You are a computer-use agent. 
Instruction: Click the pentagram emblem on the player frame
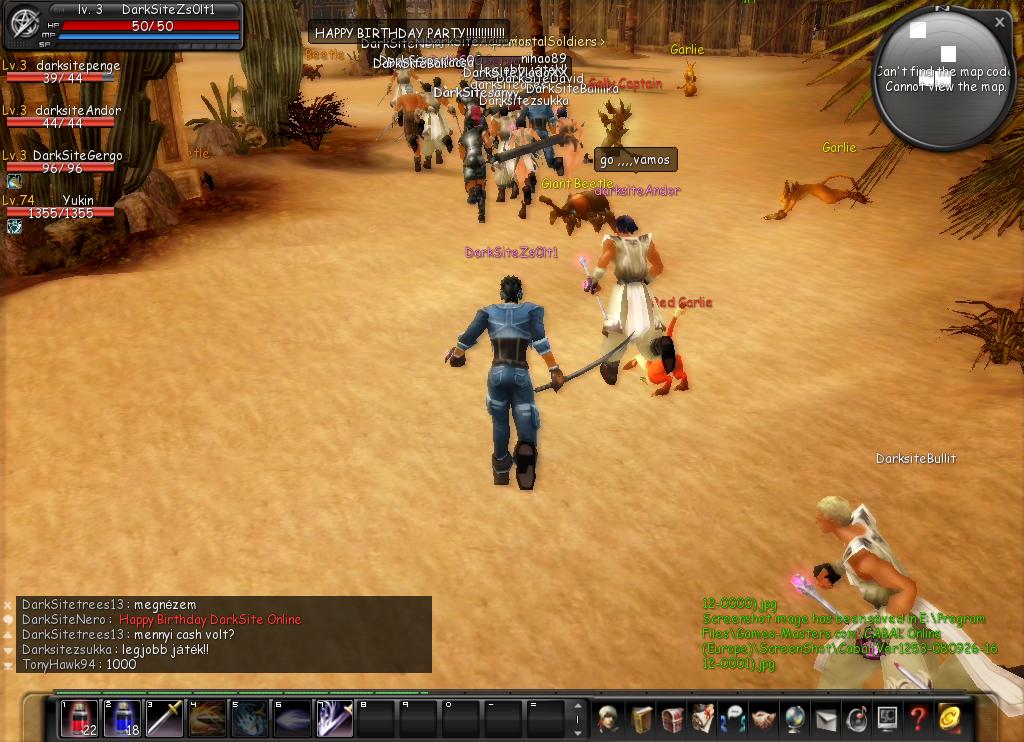tap(24, 23)
